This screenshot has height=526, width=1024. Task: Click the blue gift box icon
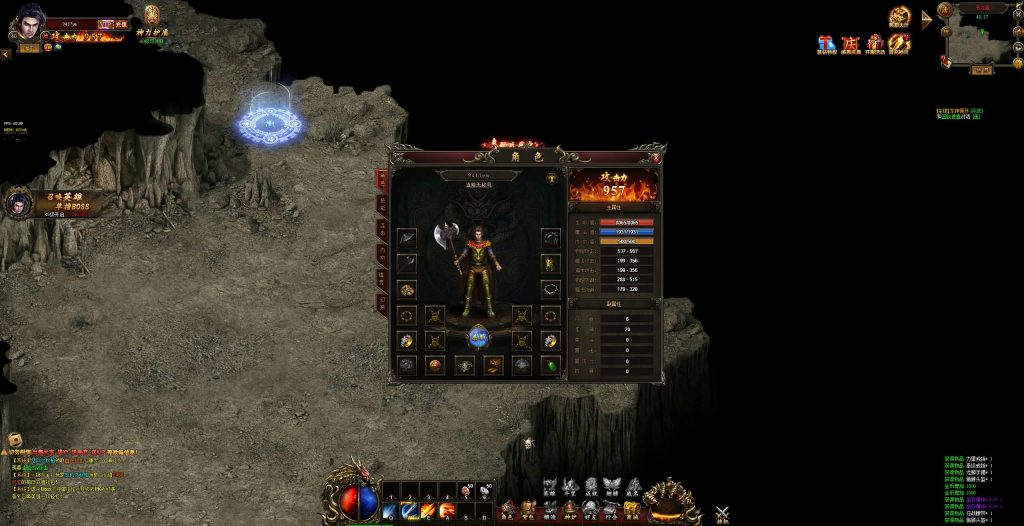pyautogui.click(x=826, y=43)
